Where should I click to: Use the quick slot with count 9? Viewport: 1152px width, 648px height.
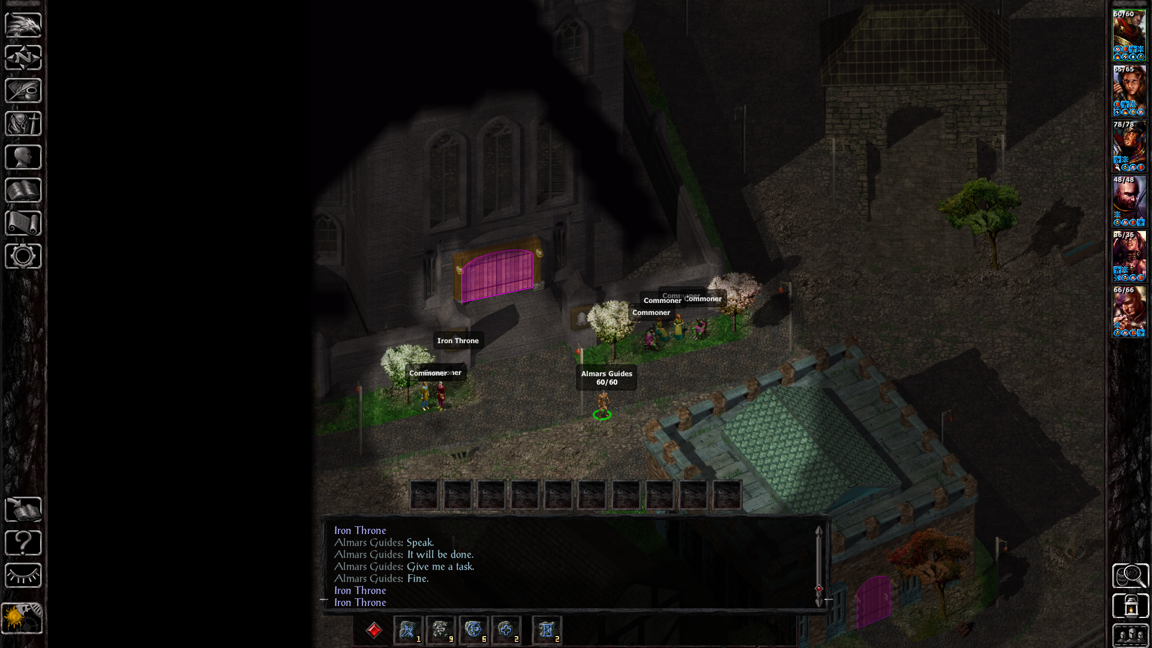click(x=440, y=630)
